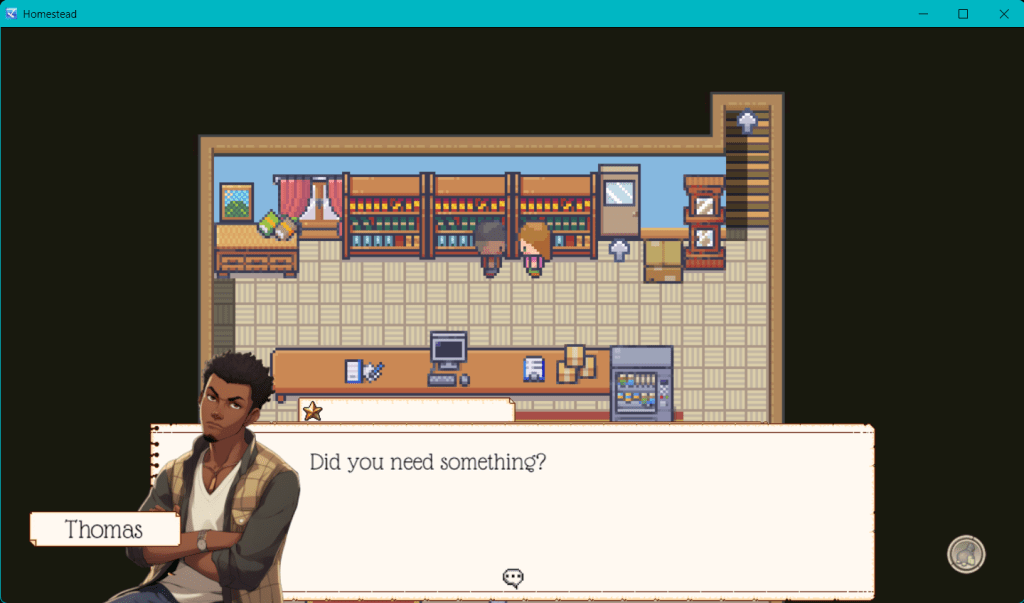This screenshot has width=1024, height=603.
Task: Close the Homestead game window
Action: tap(1003, 14)
